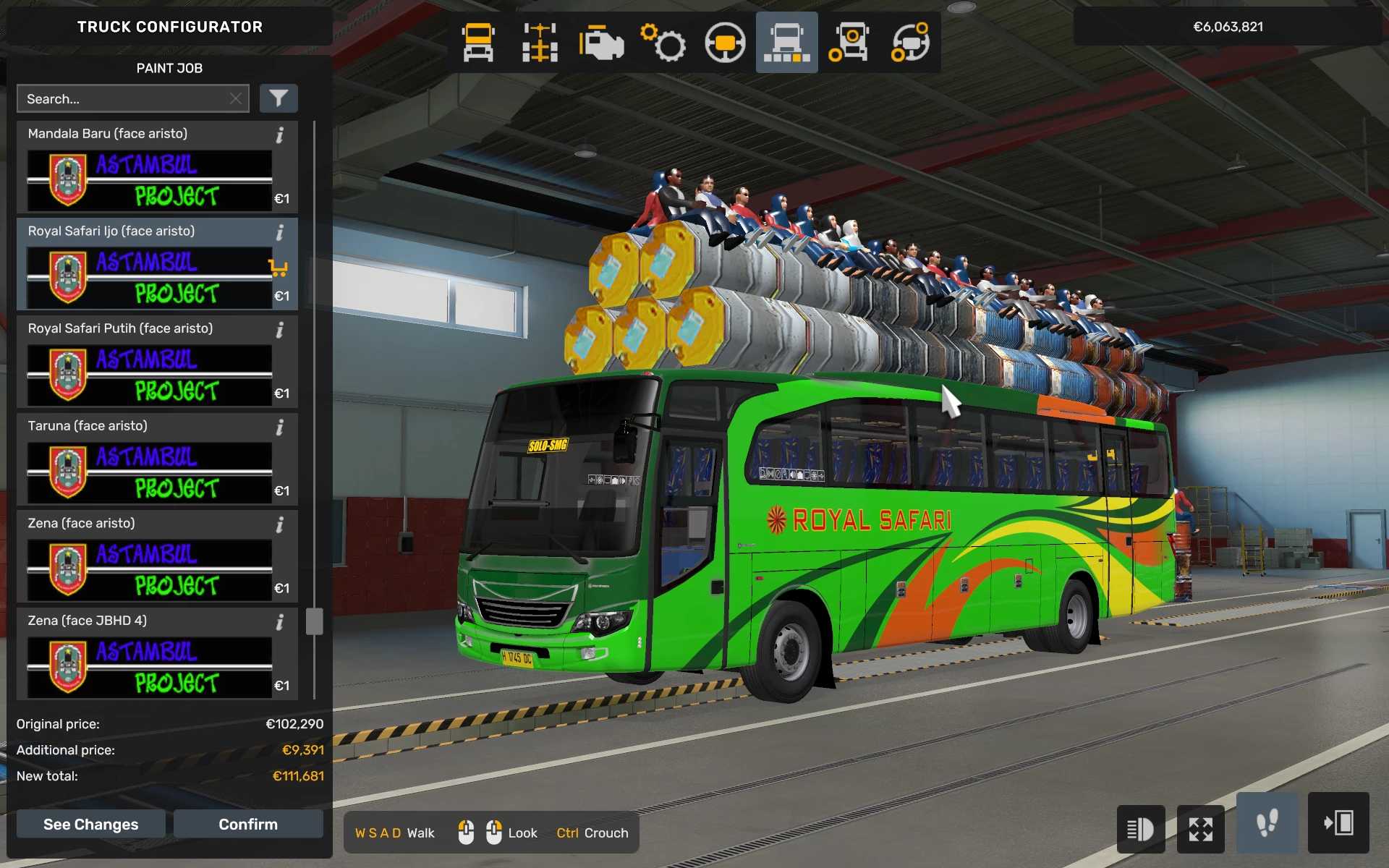Toggle the headlights preview button
Viewport: 1389px width, 868px height.
pyautogui.click(x=1140, y=829)
